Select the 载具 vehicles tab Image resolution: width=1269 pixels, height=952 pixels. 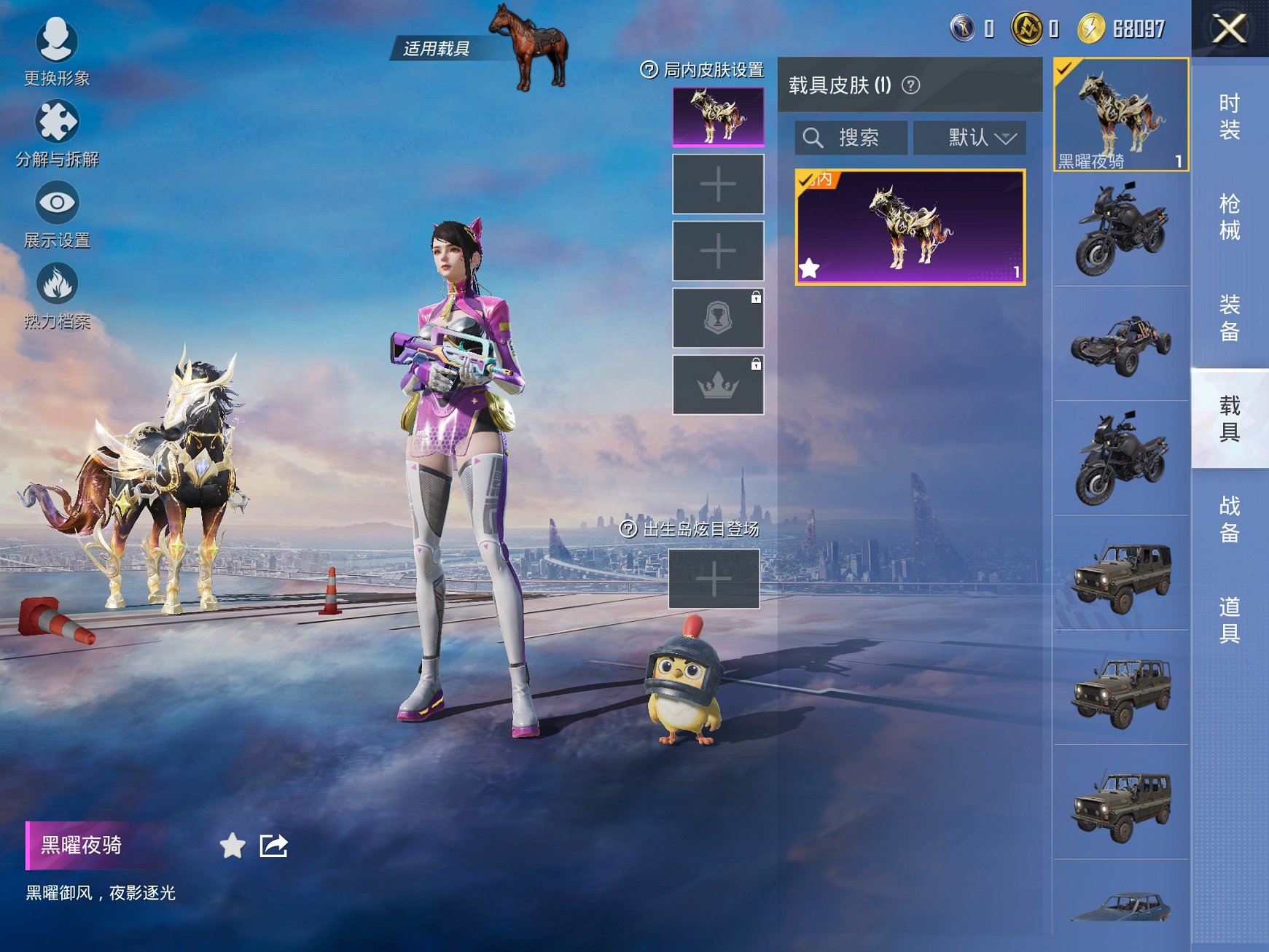tap(1229, 418)
